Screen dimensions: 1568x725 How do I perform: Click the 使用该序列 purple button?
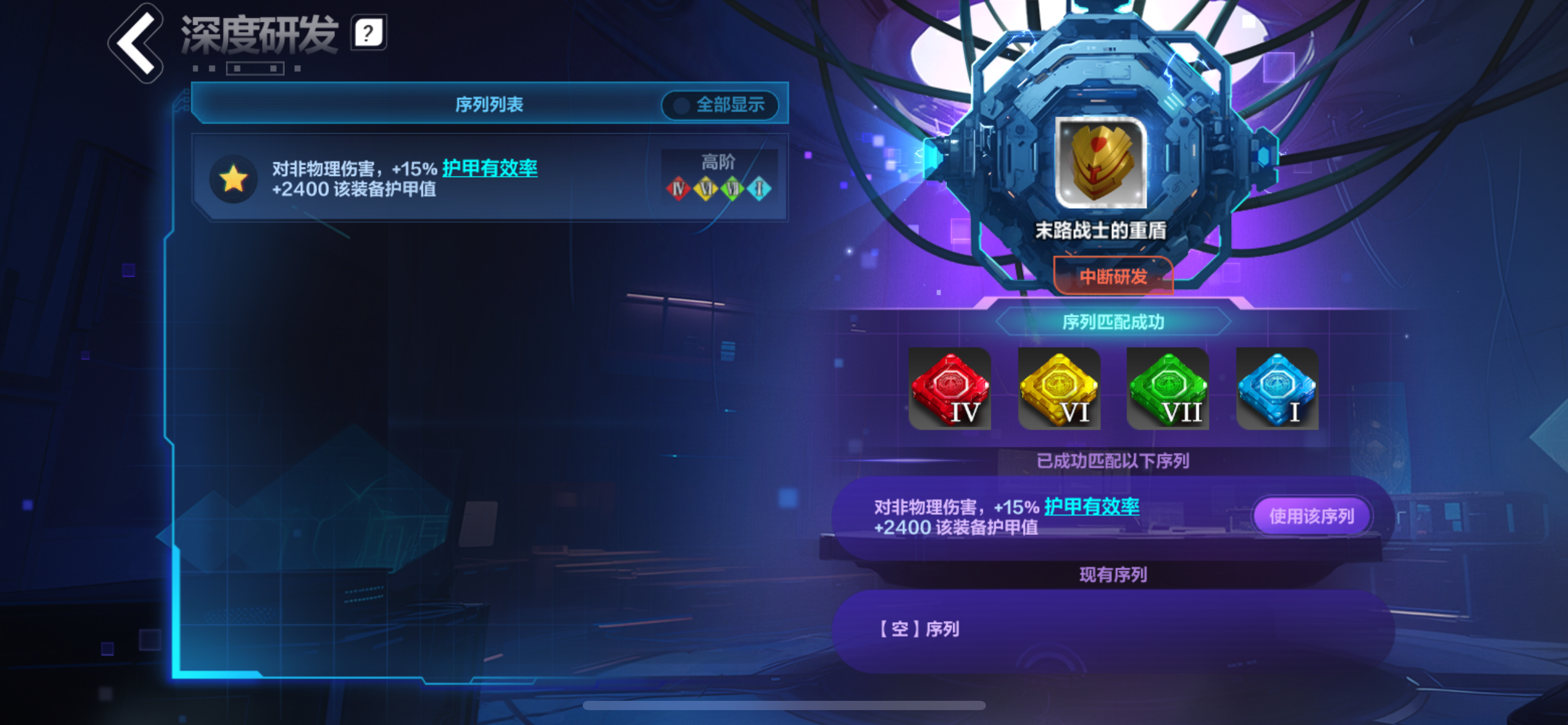(x=1311, y=514)
